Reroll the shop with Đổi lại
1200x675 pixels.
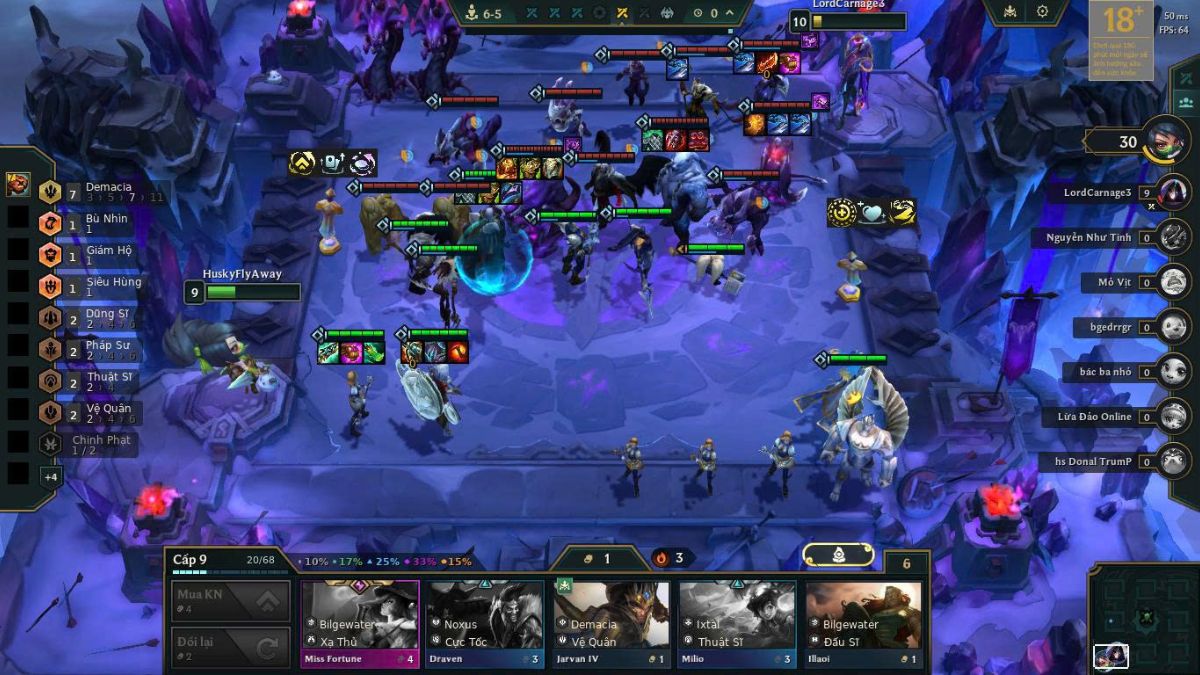pos(230,647)
